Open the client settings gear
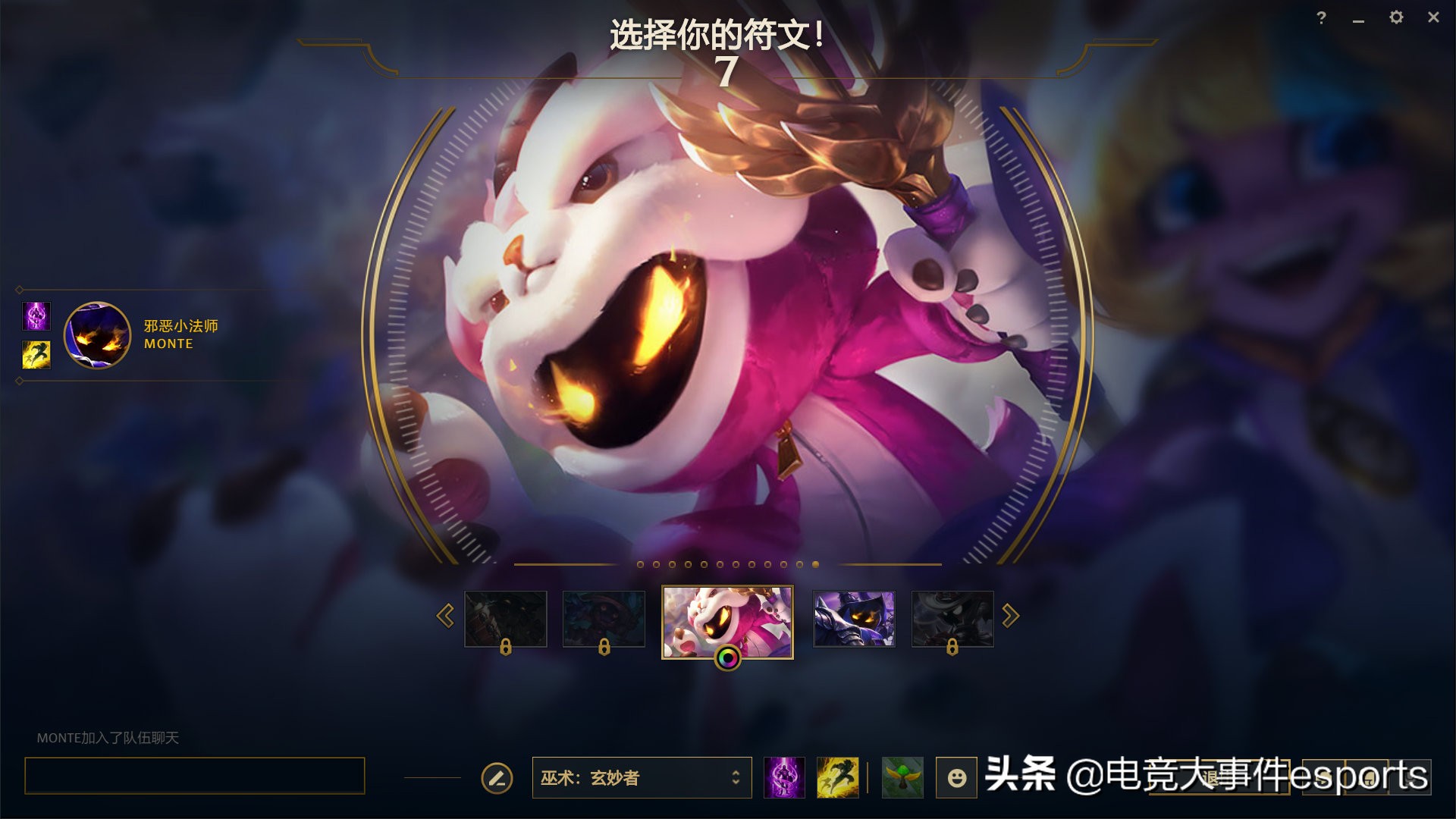1456x819 pixels. pos(1395,18)
